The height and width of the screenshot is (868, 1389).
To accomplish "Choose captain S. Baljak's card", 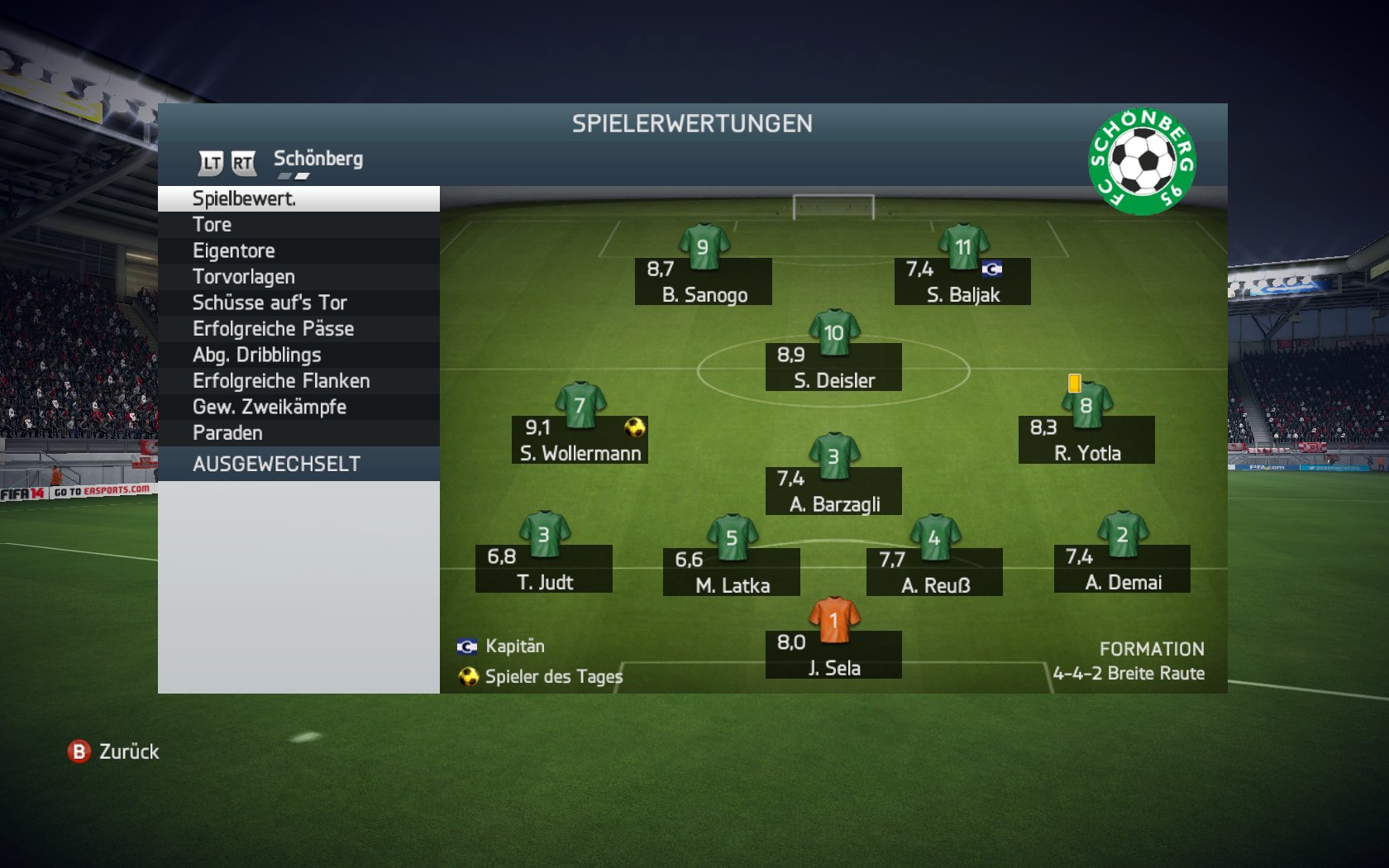I will pos(962,281).
